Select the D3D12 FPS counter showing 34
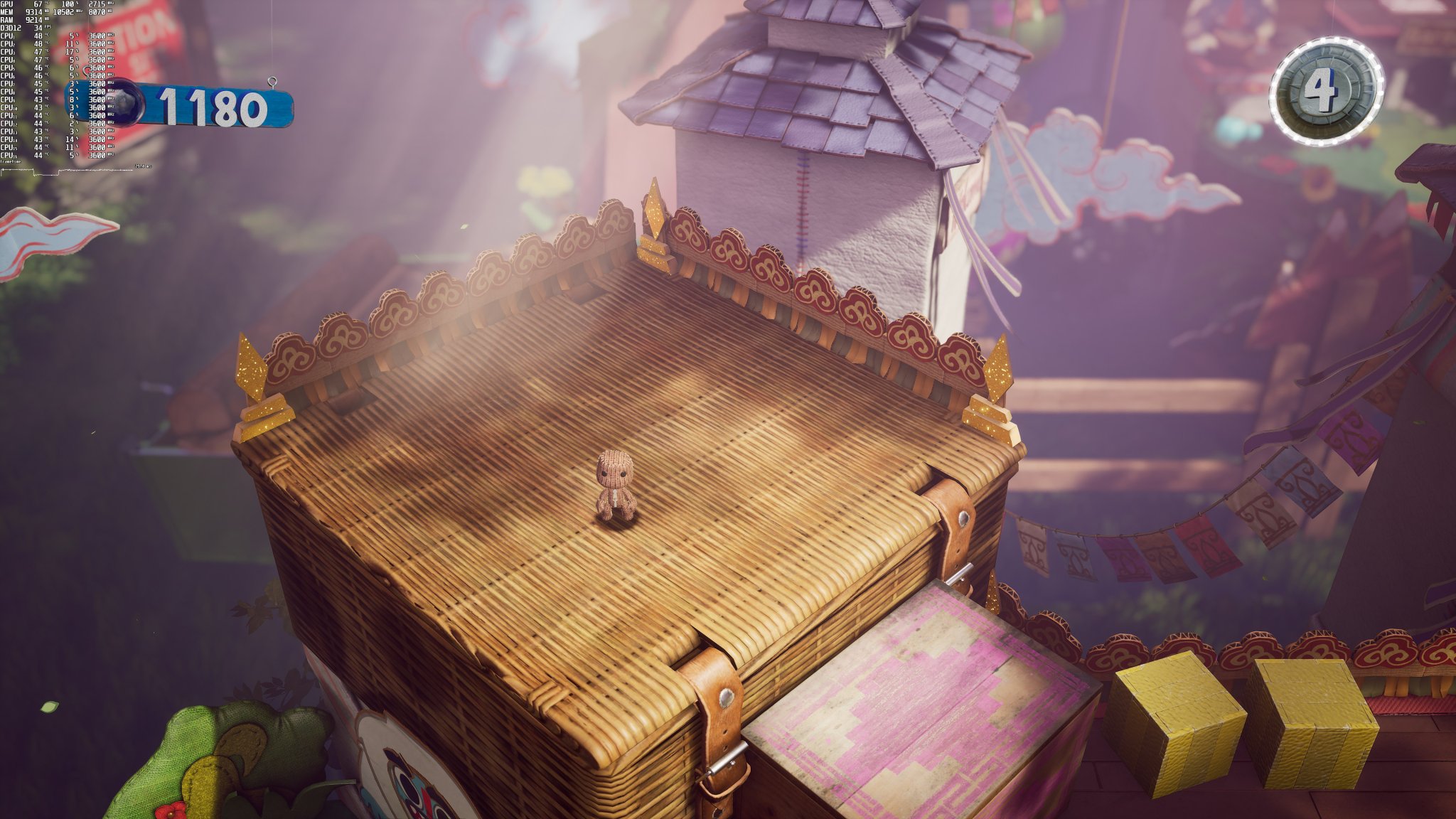 coord(38,28)
